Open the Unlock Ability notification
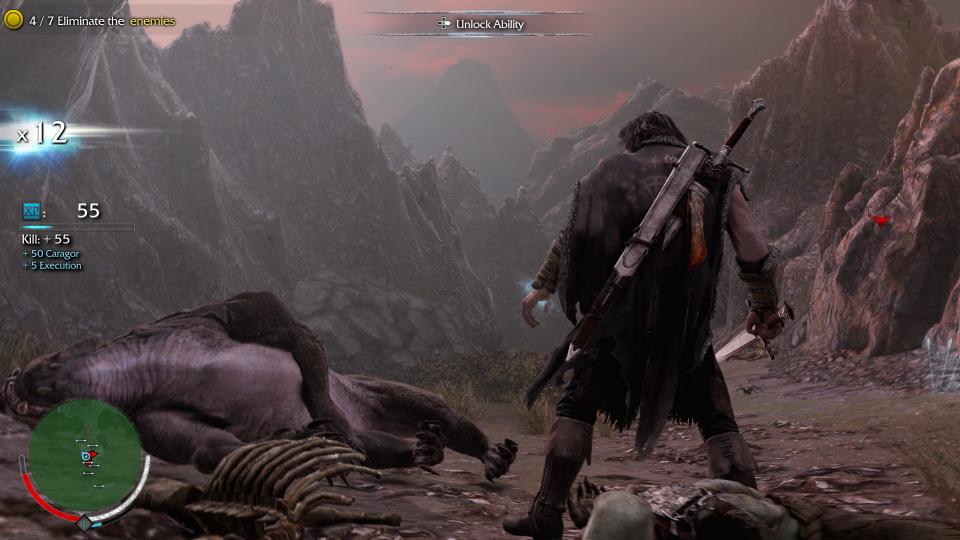 pyautogui.click(x=481, y=24)
